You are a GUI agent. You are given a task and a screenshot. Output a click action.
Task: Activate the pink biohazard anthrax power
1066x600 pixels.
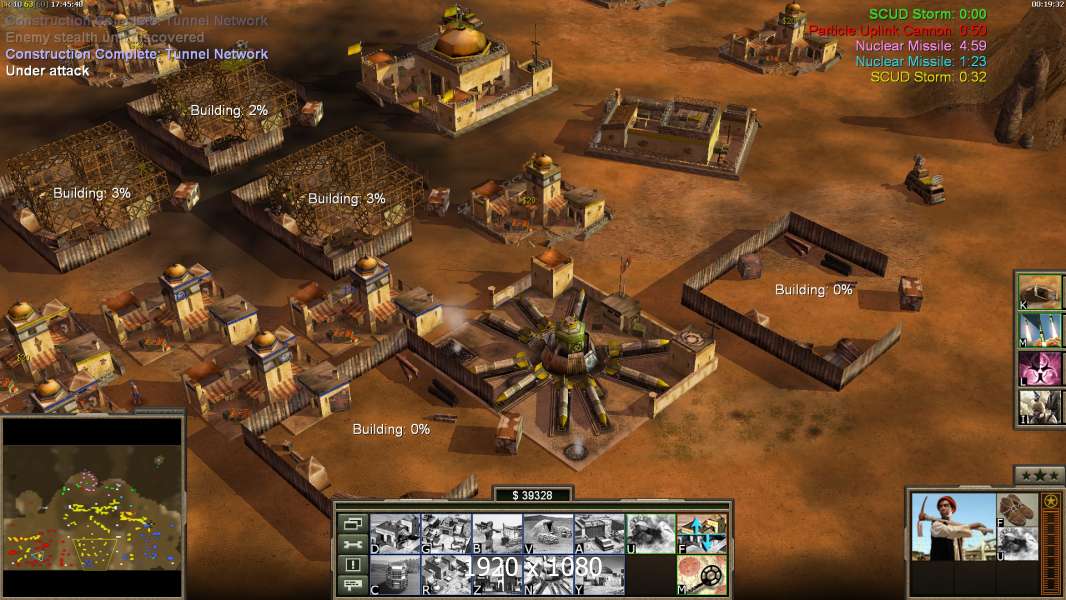click(1041, 368)
